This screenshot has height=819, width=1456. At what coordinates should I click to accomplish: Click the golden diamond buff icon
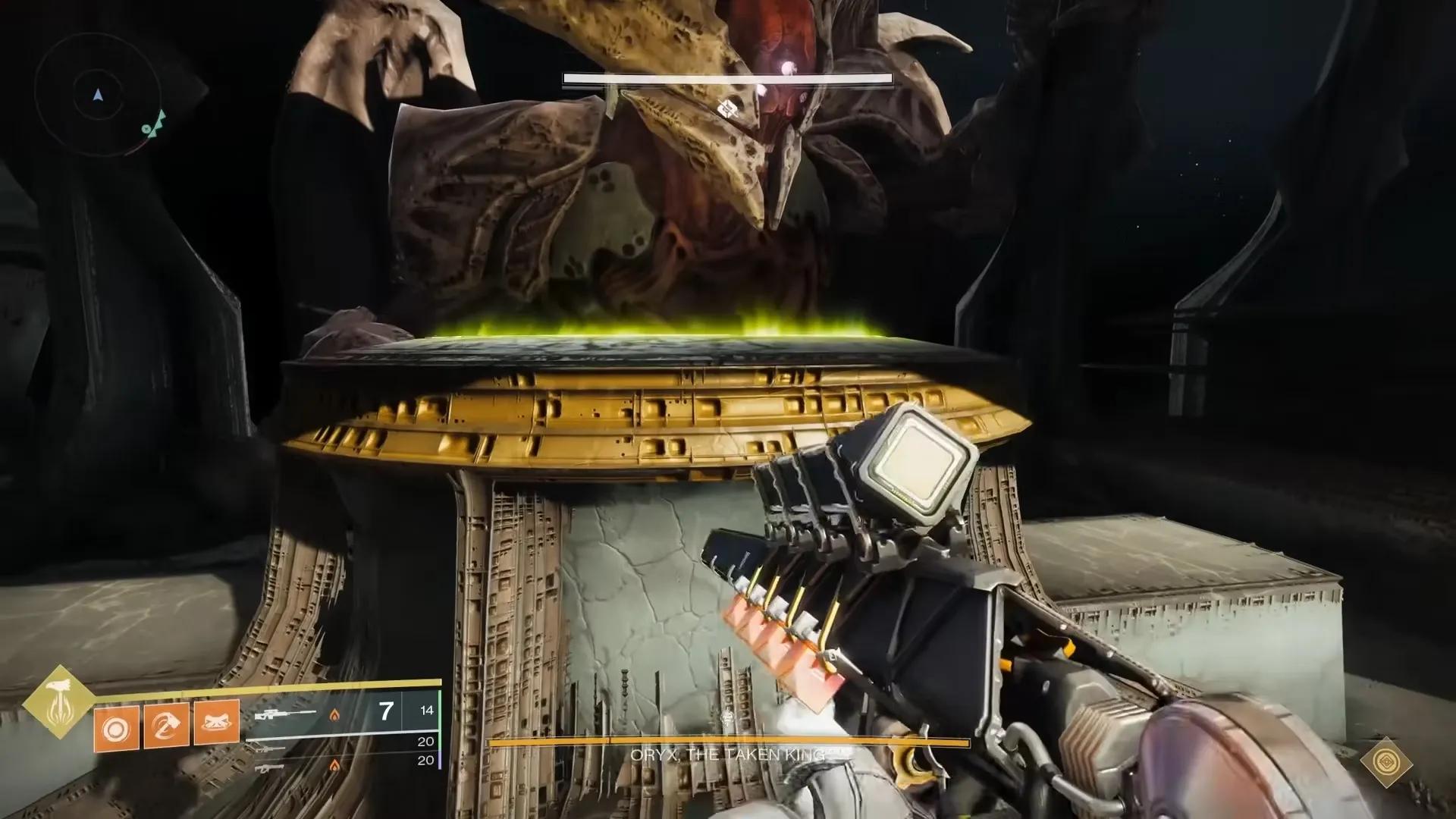pos(1387,763)
